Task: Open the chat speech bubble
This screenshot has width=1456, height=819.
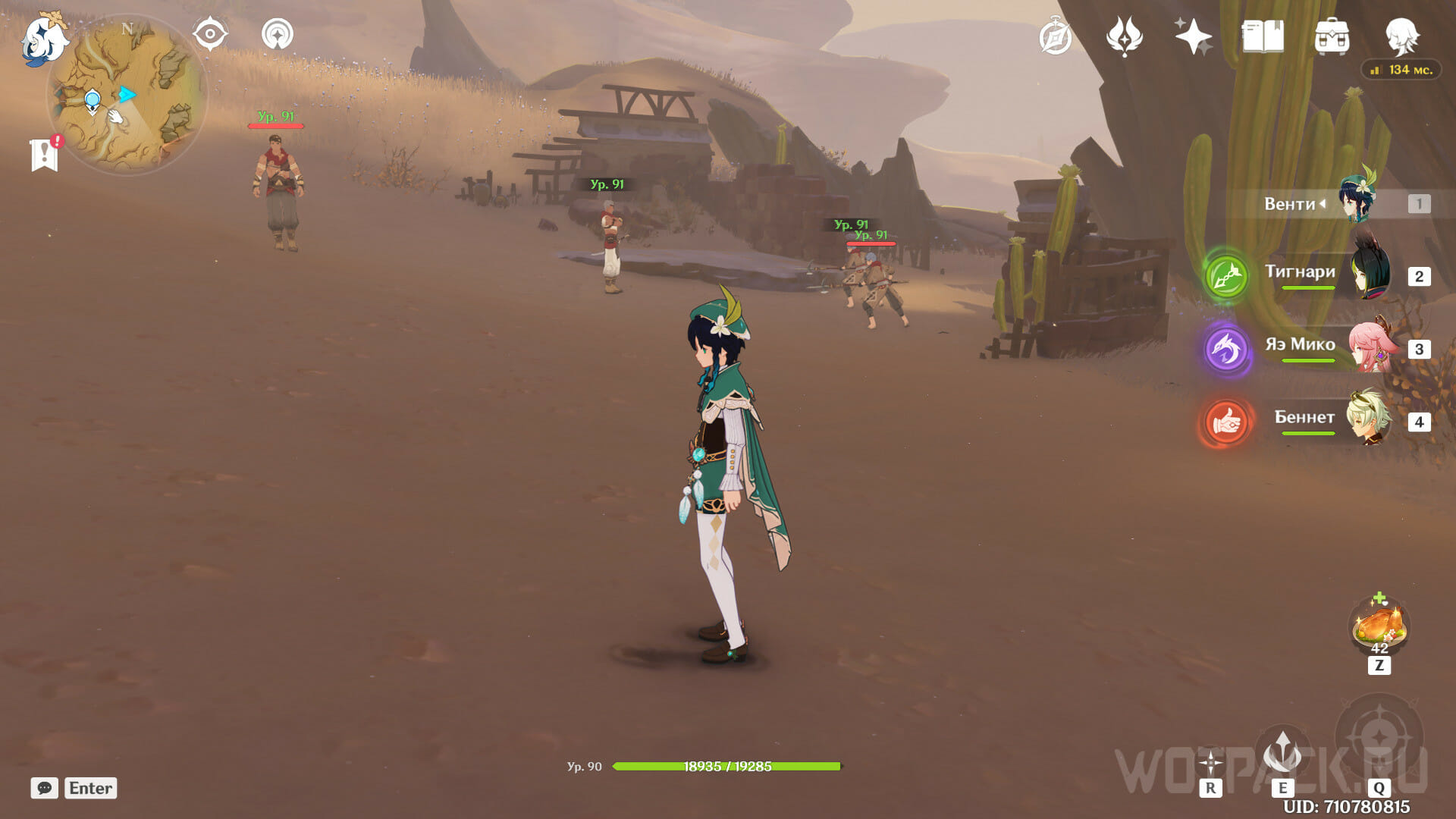Action: coord(45,788)
